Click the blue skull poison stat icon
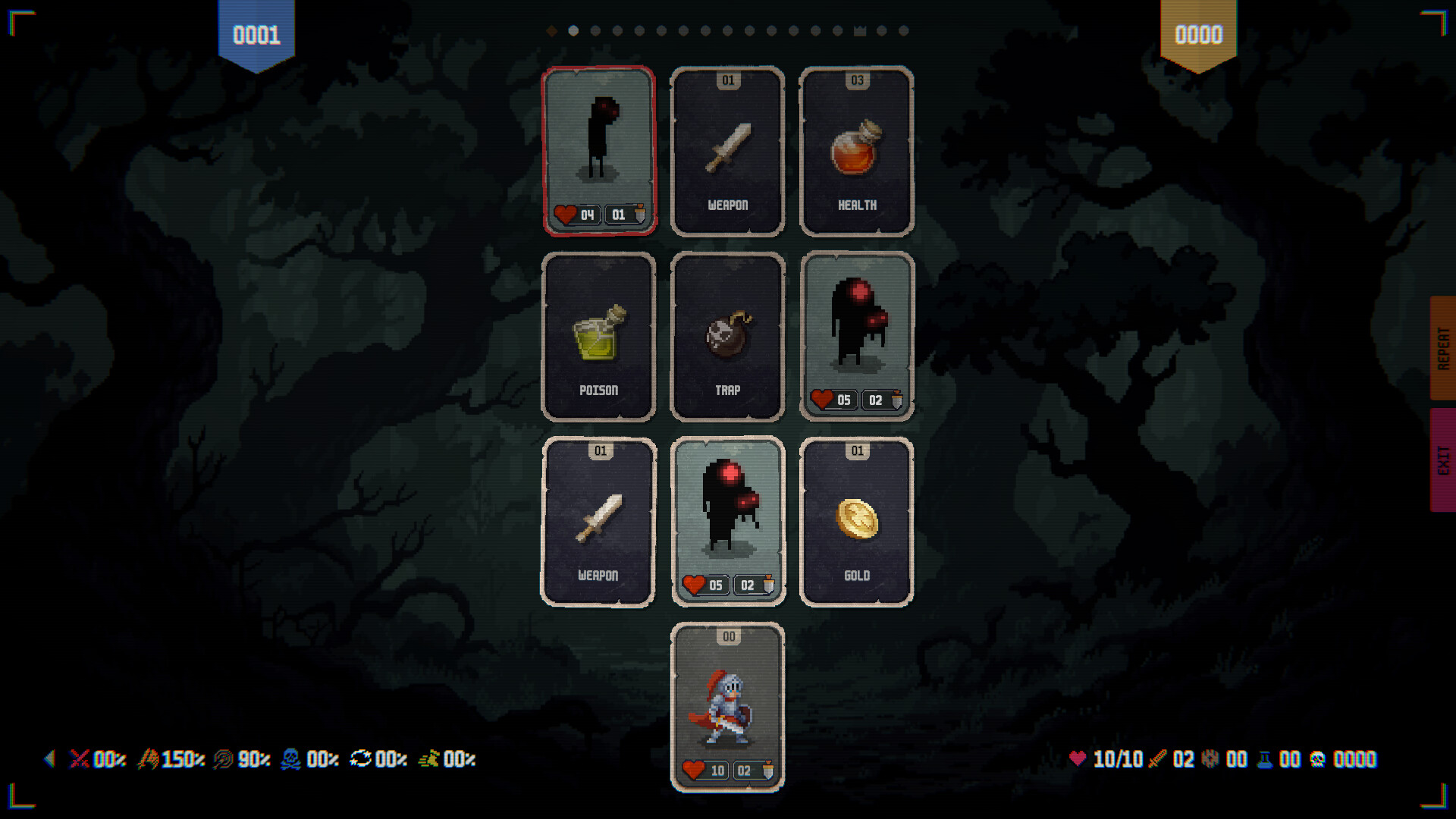Screen dimensions: 1456x819 click(292, 760)
